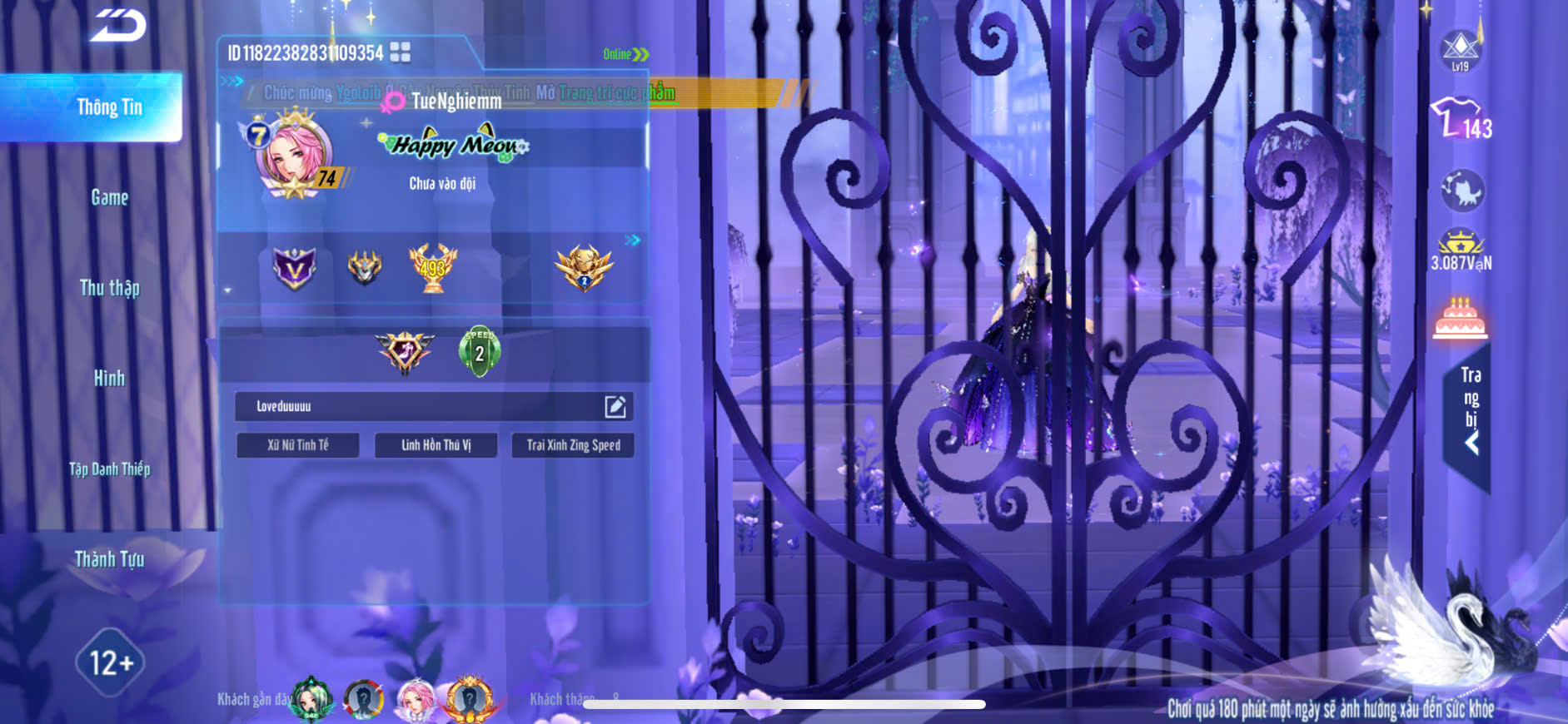Screen dimensions: 1568x724
Task: Click the QR code icon beside ID
Action: 401,52
